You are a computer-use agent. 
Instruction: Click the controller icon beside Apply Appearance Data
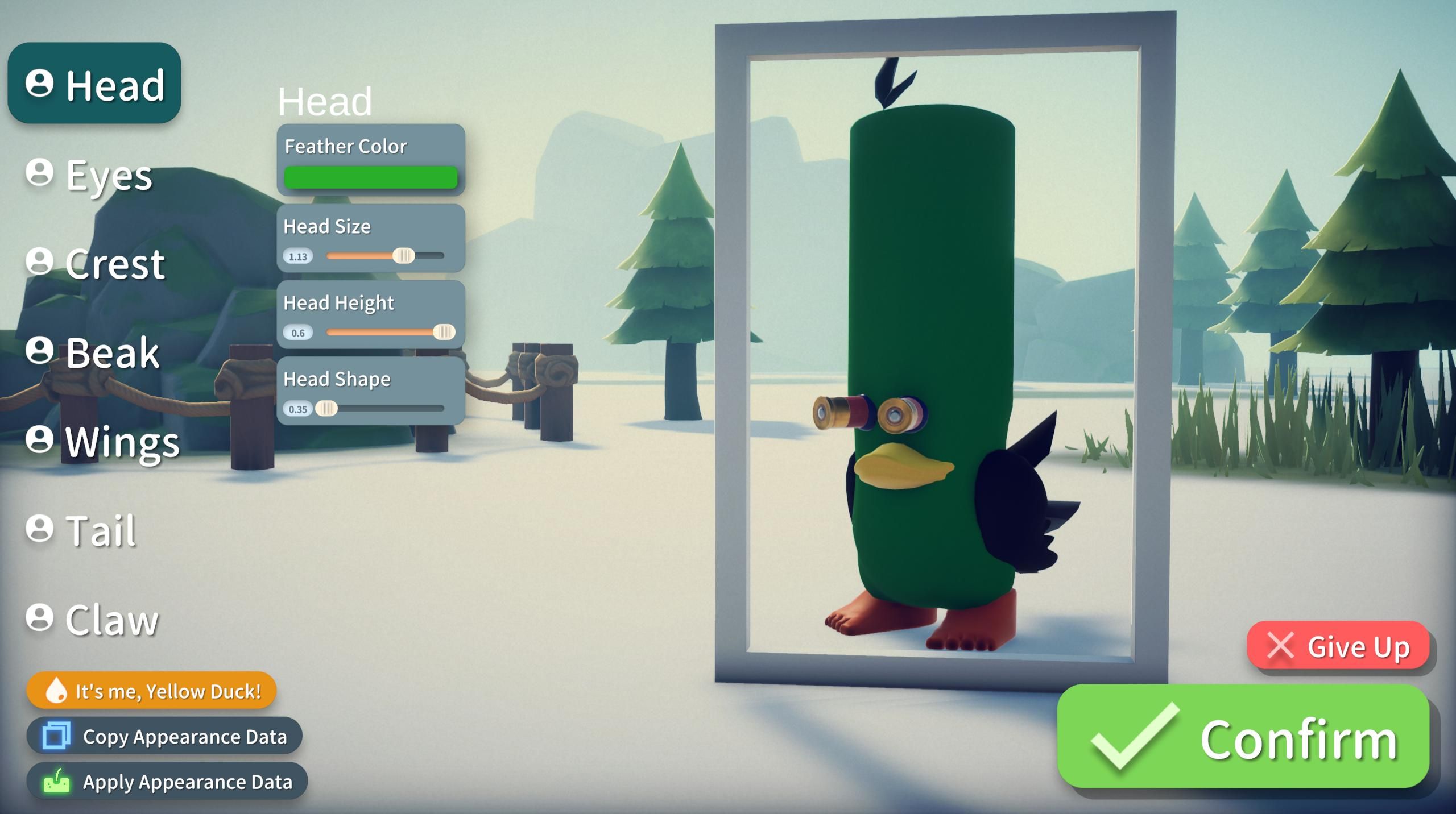click(x=56, y=781)
